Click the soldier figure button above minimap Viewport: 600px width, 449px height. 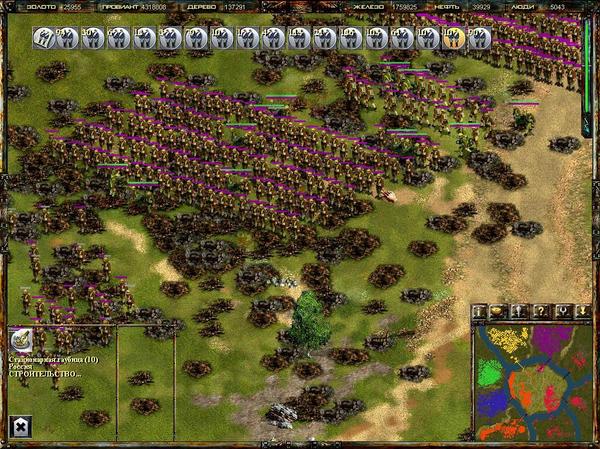tap(520, 312)
